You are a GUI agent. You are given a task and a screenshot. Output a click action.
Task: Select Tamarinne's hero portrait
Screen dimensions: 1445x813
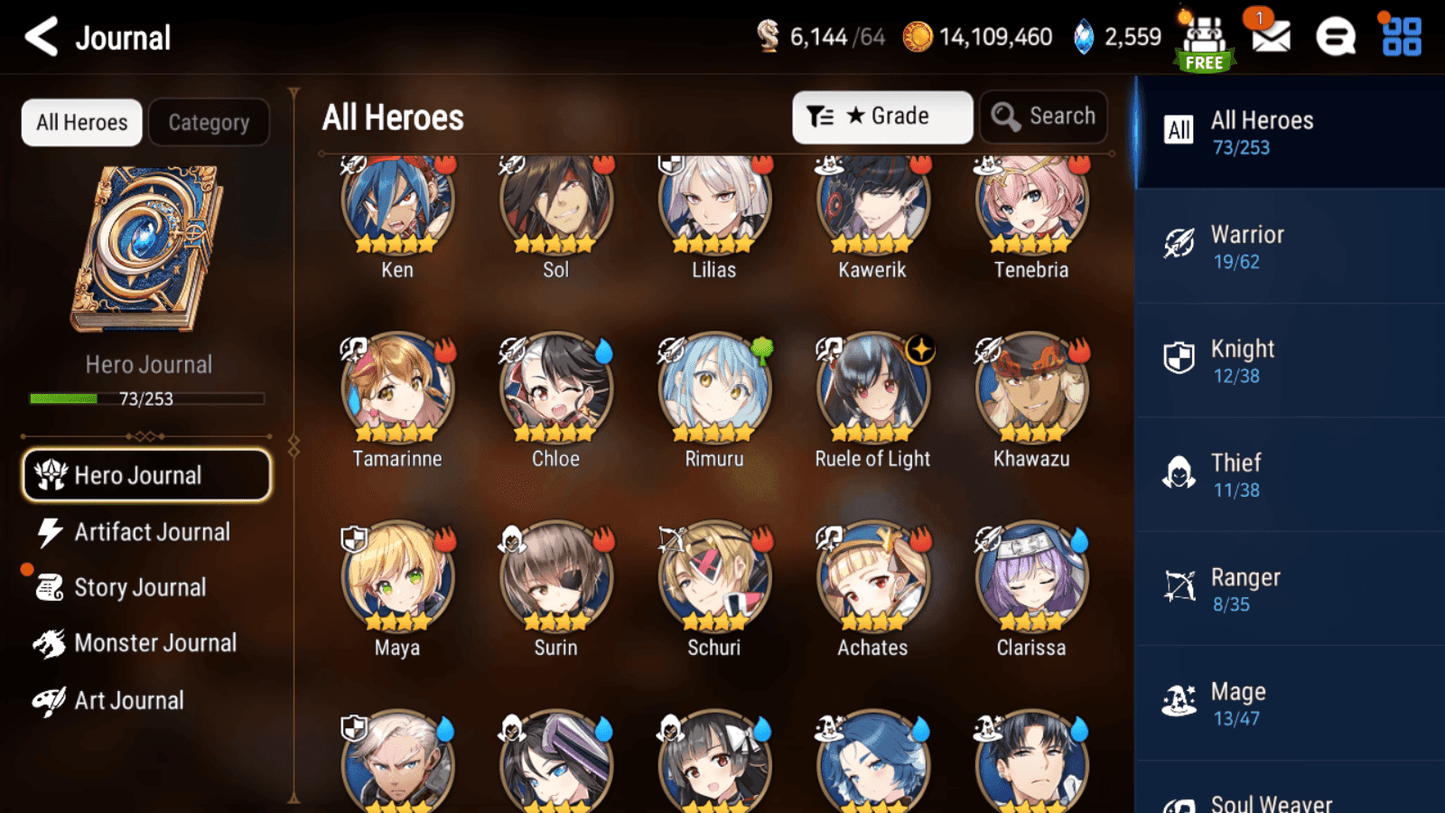point(397,390)
